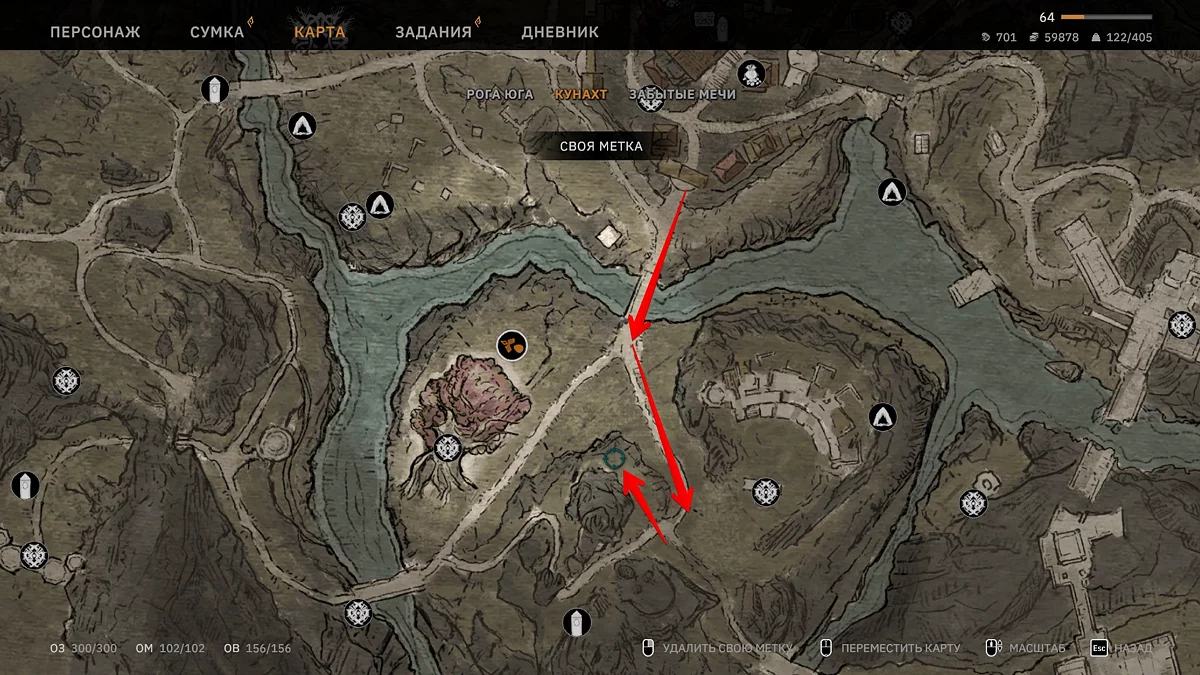Select the КАРТА map tab
This screenshot has width=1200, height=675.
pos(320,32)
